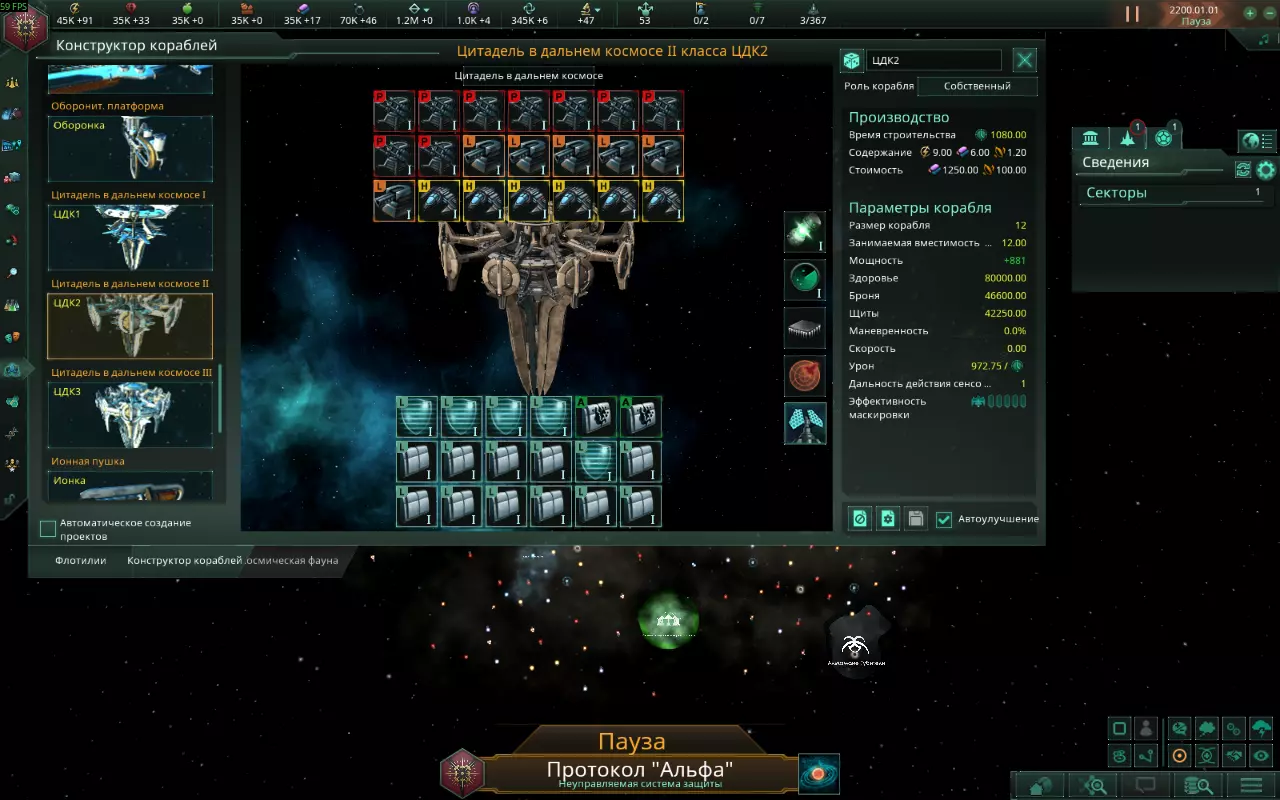Toggle the eye map mode icon
This screenshot has width=1280, height=800.
coord(1262,756)
